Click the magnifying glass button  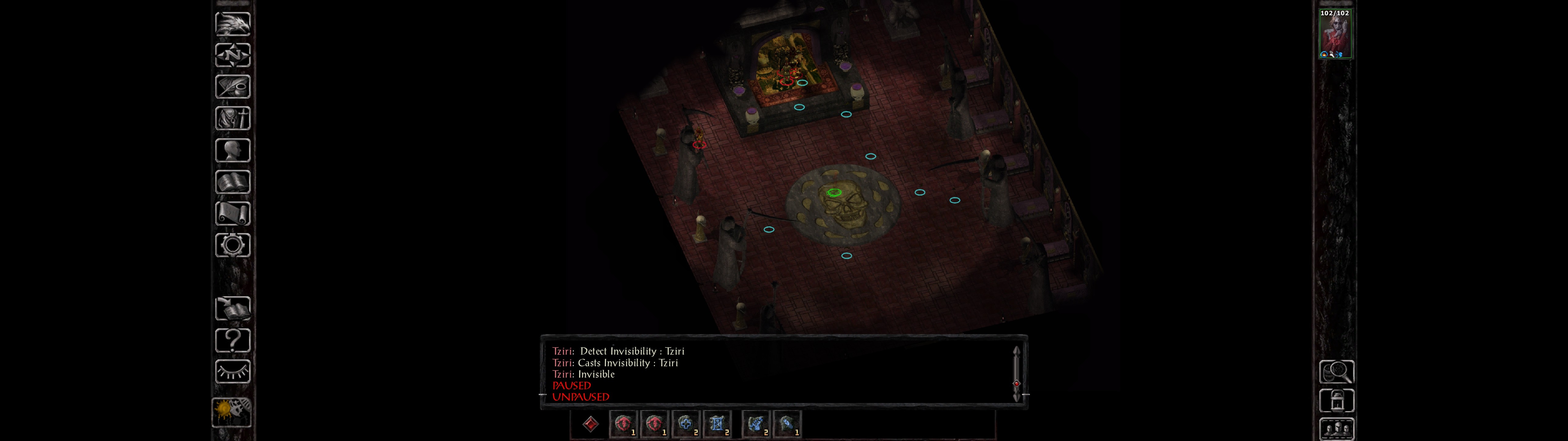point(1336,371)
